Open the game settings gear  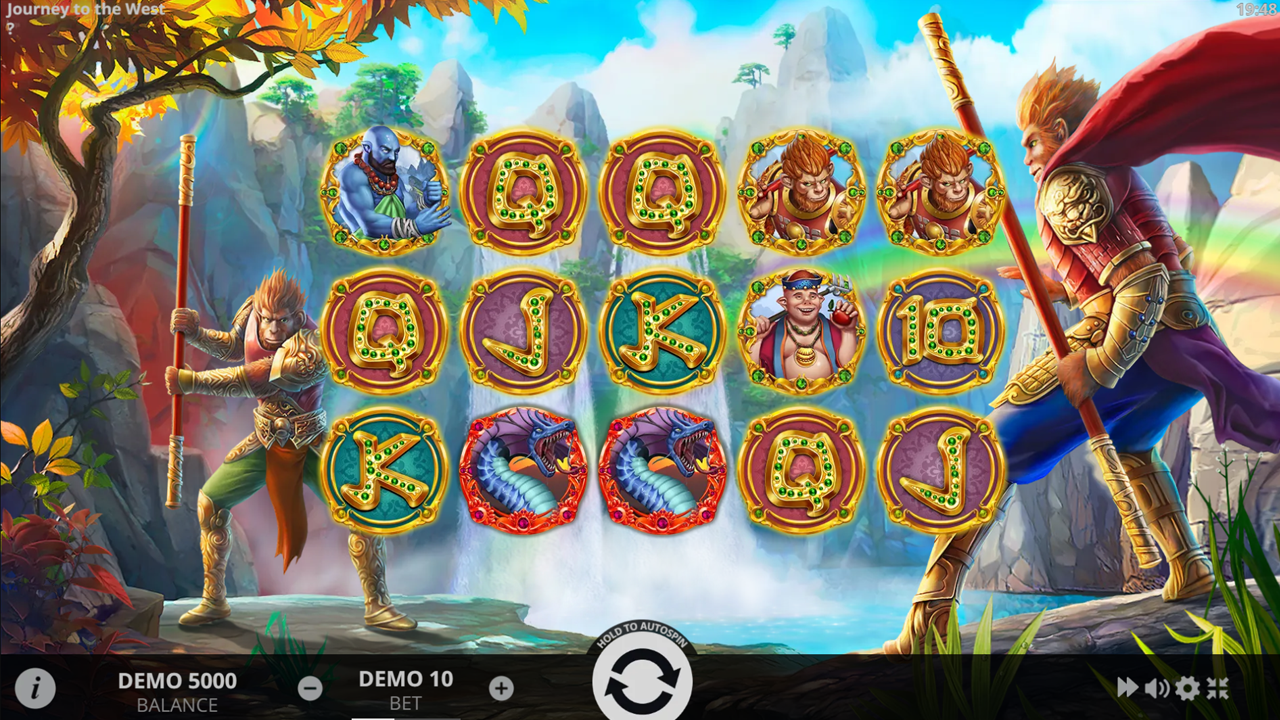(x=1186, y=687)
